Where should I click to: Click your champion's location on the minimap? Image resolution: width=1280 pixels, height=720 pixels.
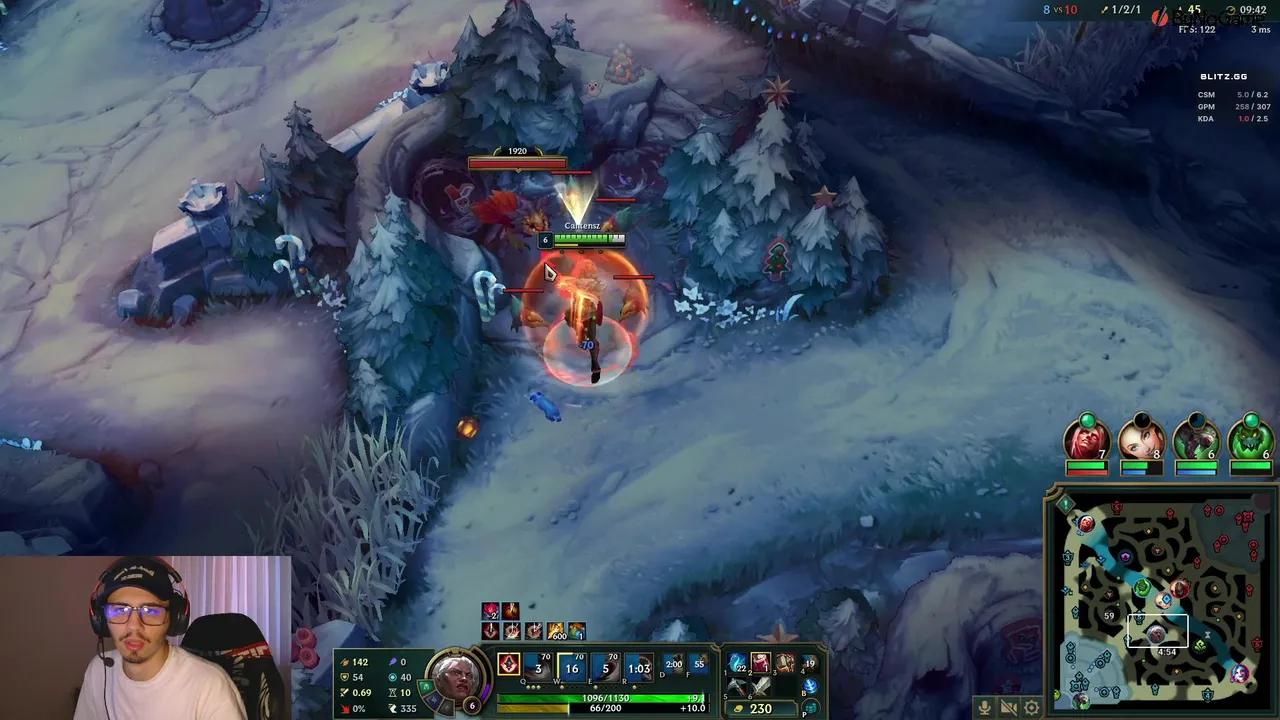pyautogui.click(x=1158, y=632)
